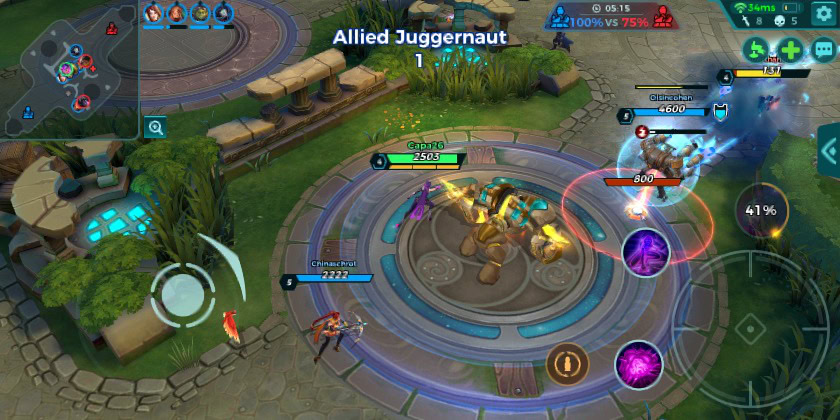Expand the side panel arrow tab
The image size is (840, 420).
829,152
